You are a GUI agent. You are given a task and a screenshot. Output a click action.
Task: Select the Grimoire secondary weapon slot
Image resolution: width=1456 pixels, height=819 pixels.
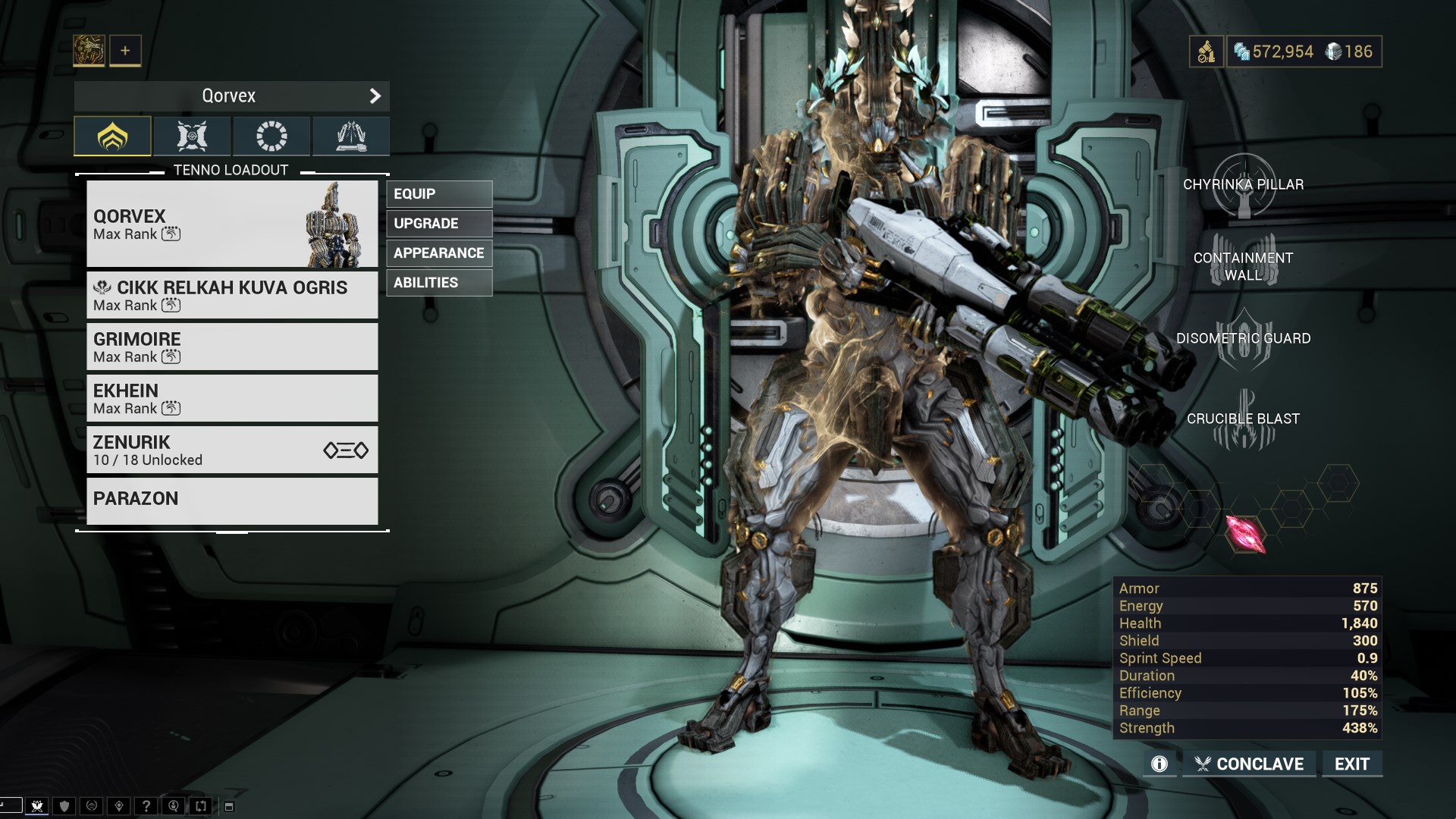tap(232, 347)
